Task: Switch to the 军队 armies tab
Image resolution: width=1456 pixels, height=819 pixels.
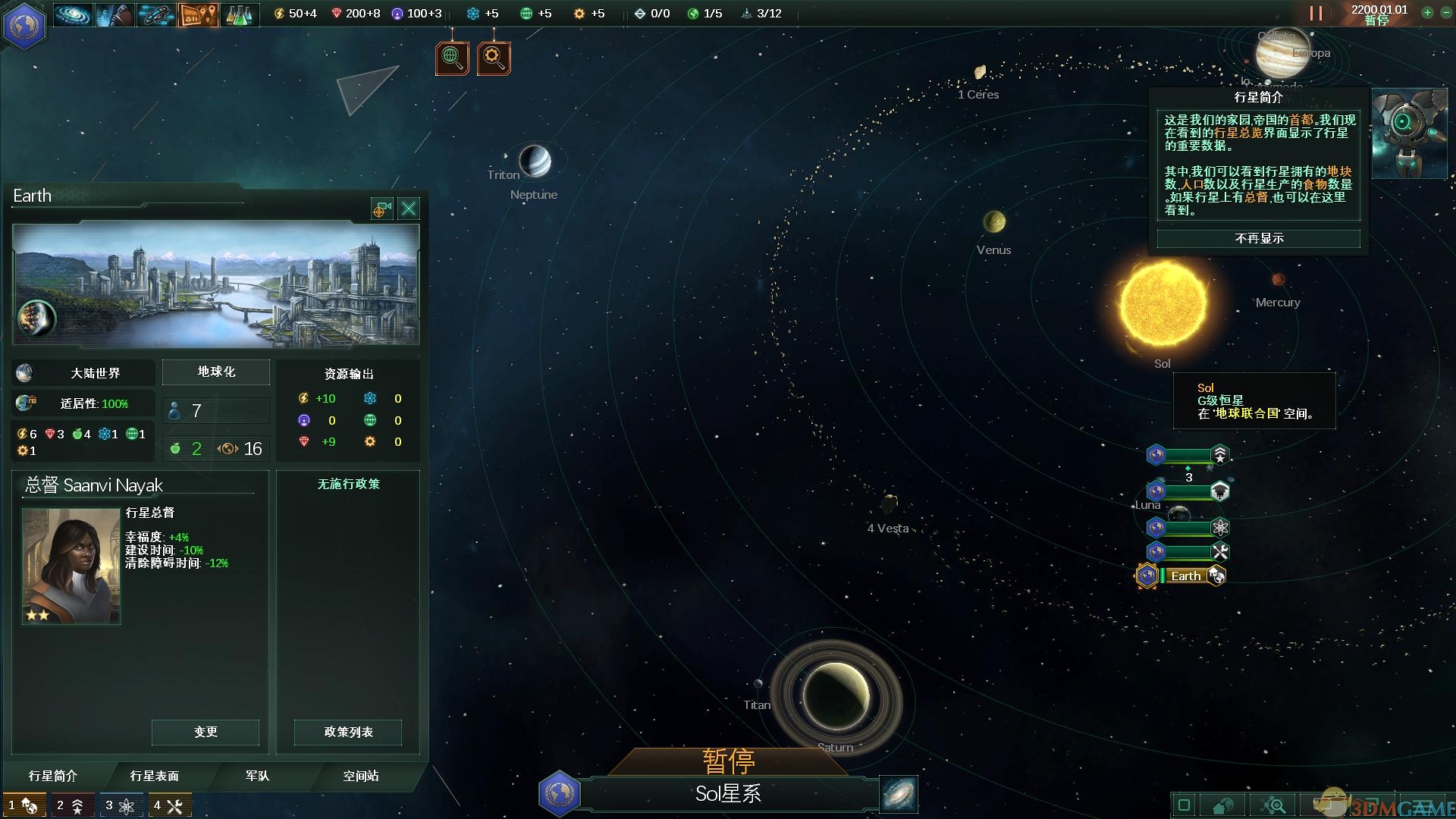Action: (x=257, y=776)
